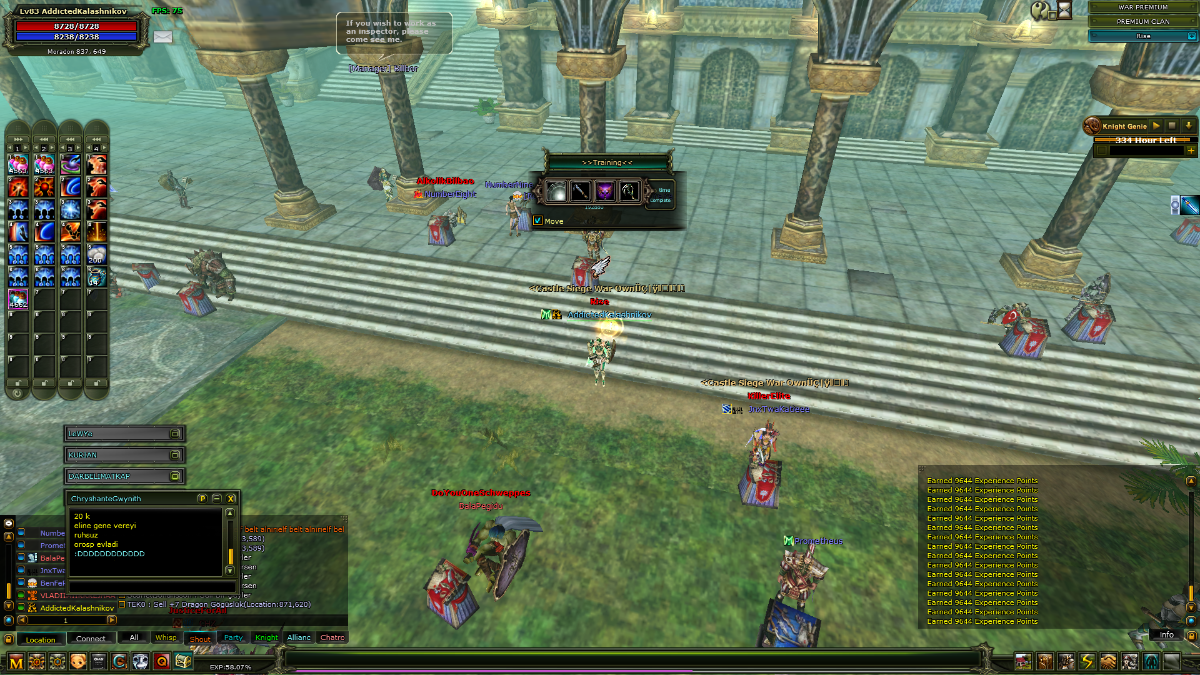
Task: Open the PREMIUM CLAN panel
Action: pos(1143,21)
